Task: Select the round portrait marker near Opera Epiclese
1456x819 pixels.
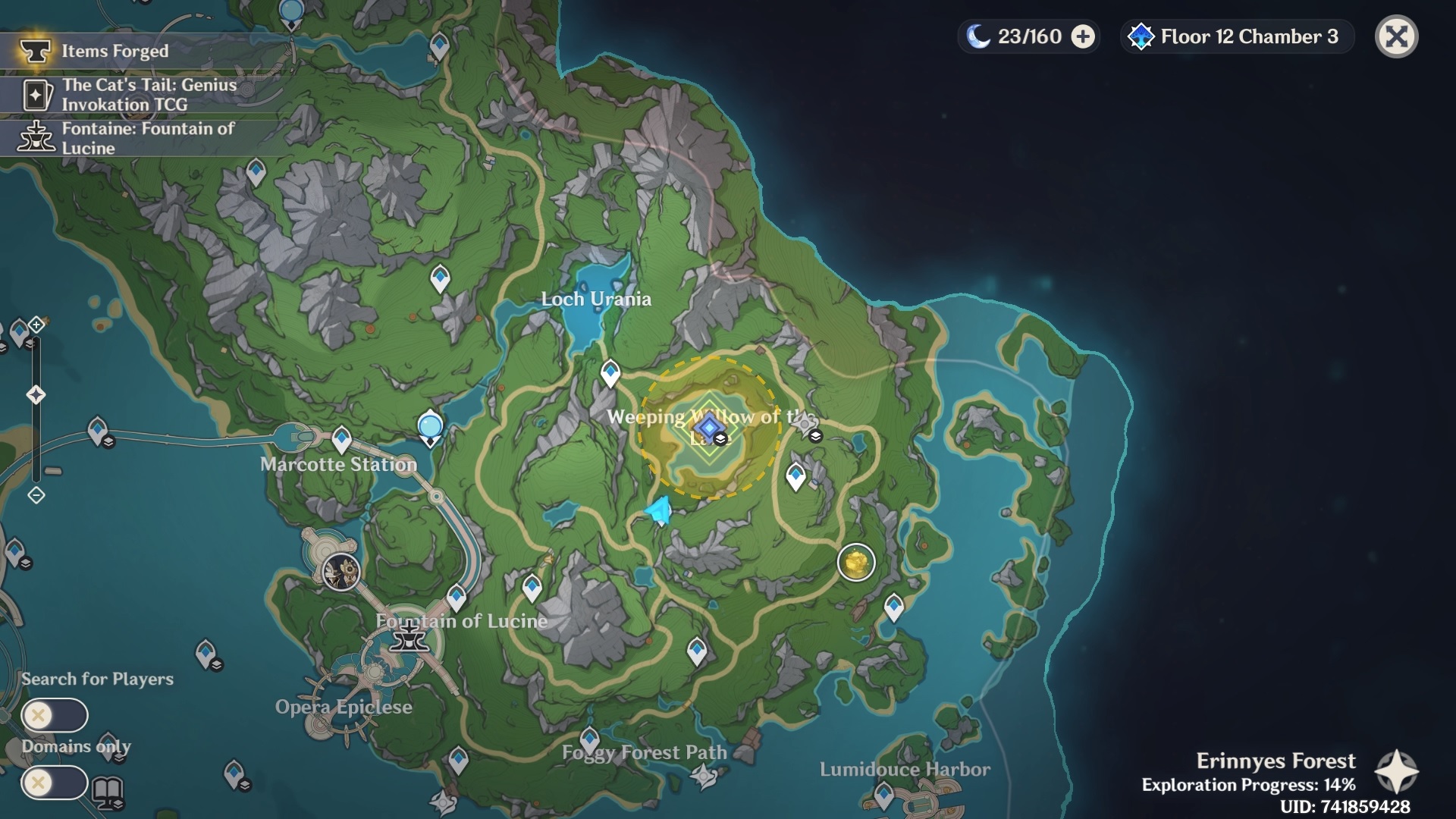Action: pos(341,571)
